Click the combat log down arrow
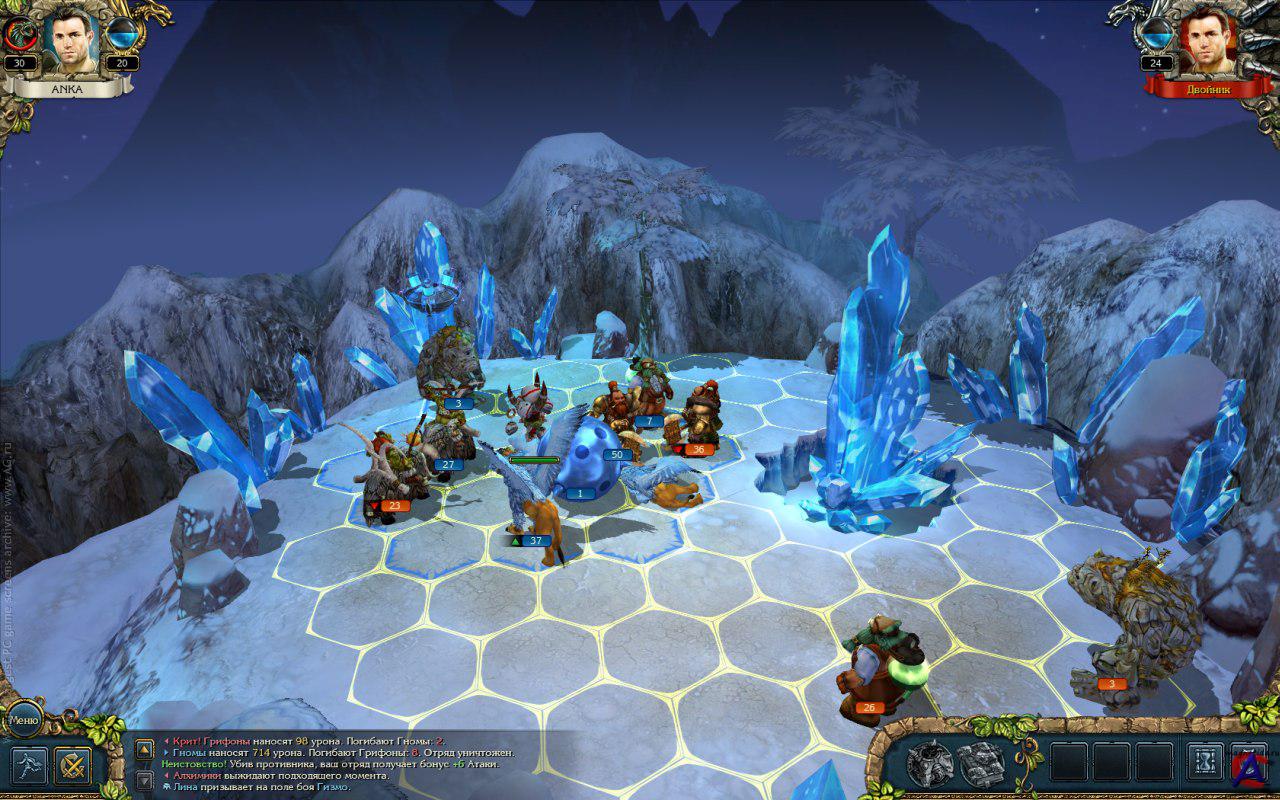The height and width of the screenshot is (800, 1280). click(144, 778)
